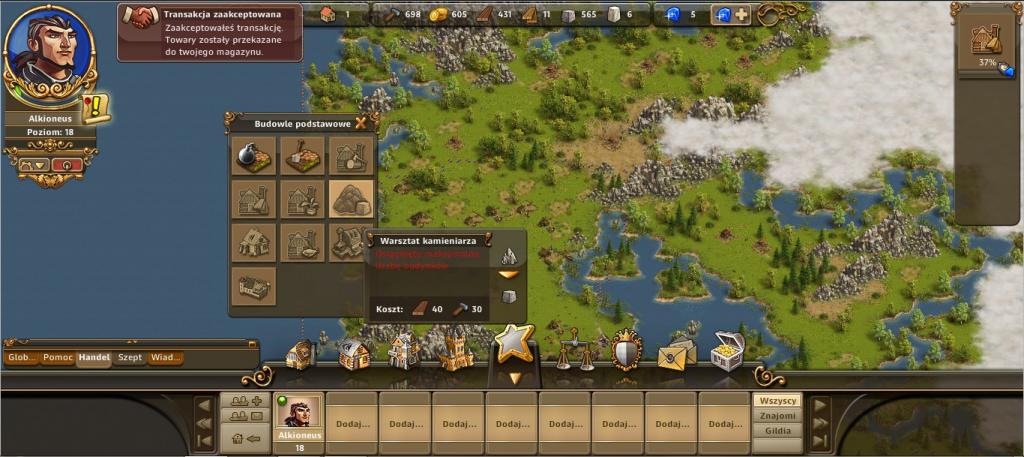Open the Handel chat tab

click(x=95, y=358)
